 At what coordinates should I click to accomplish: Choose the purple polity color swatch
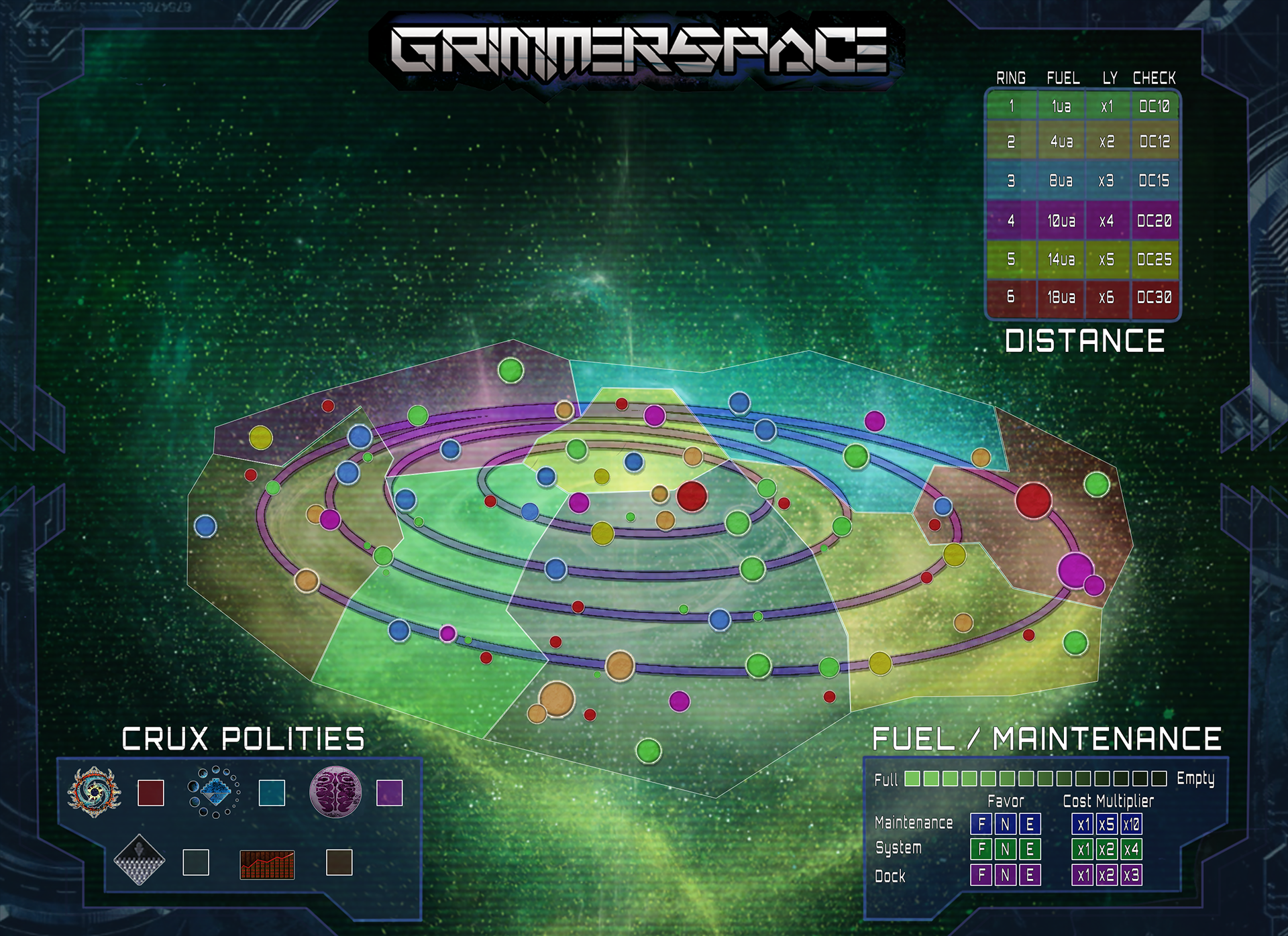390,793
